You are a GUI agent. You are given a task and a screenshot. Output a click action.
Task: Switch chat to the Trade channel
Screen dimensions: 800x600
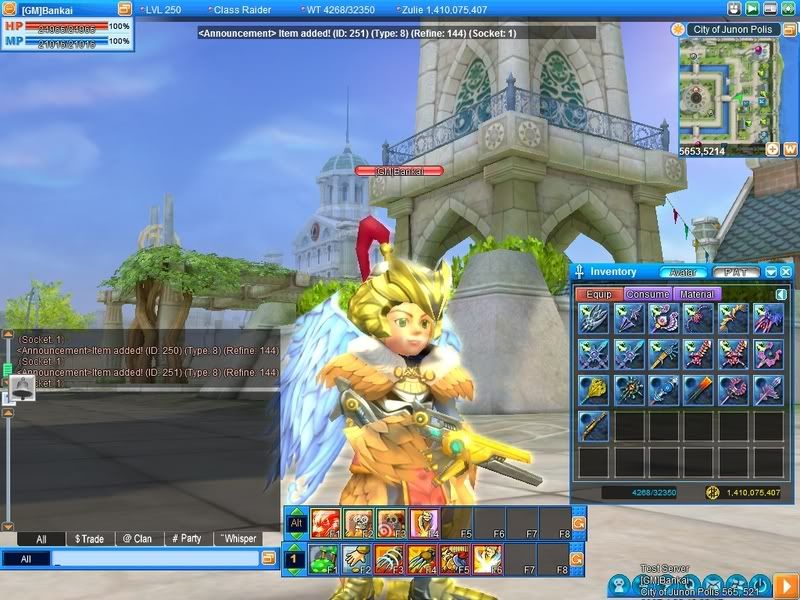tap(89, 538)
